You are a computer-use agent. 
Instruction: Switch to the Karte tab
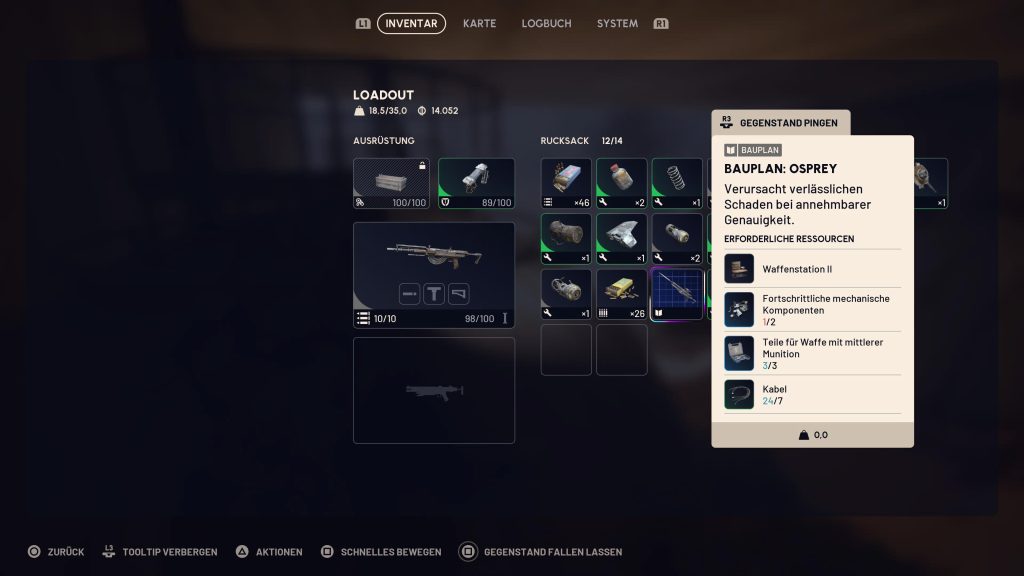click(x=479, y=23)
